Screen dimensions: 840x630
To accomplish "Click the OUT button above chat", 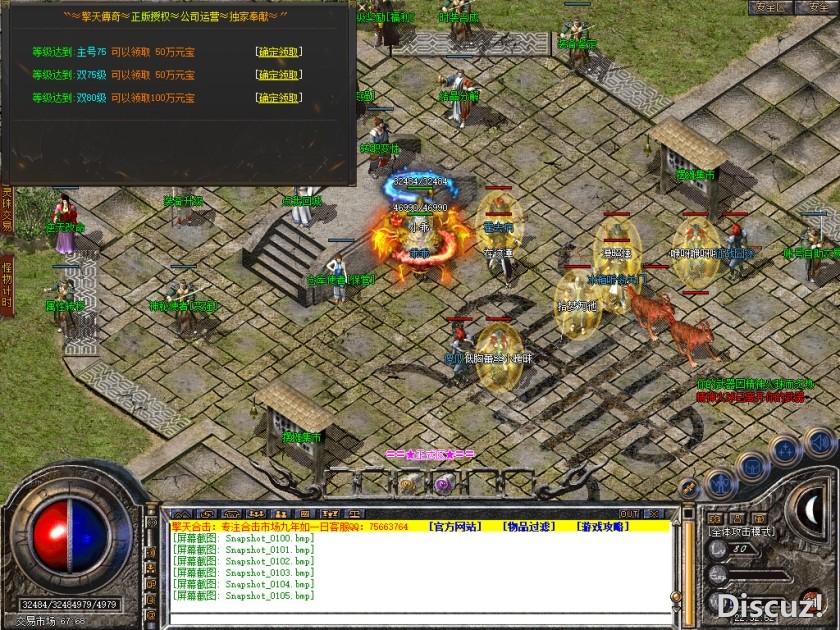I will point(629,514).
